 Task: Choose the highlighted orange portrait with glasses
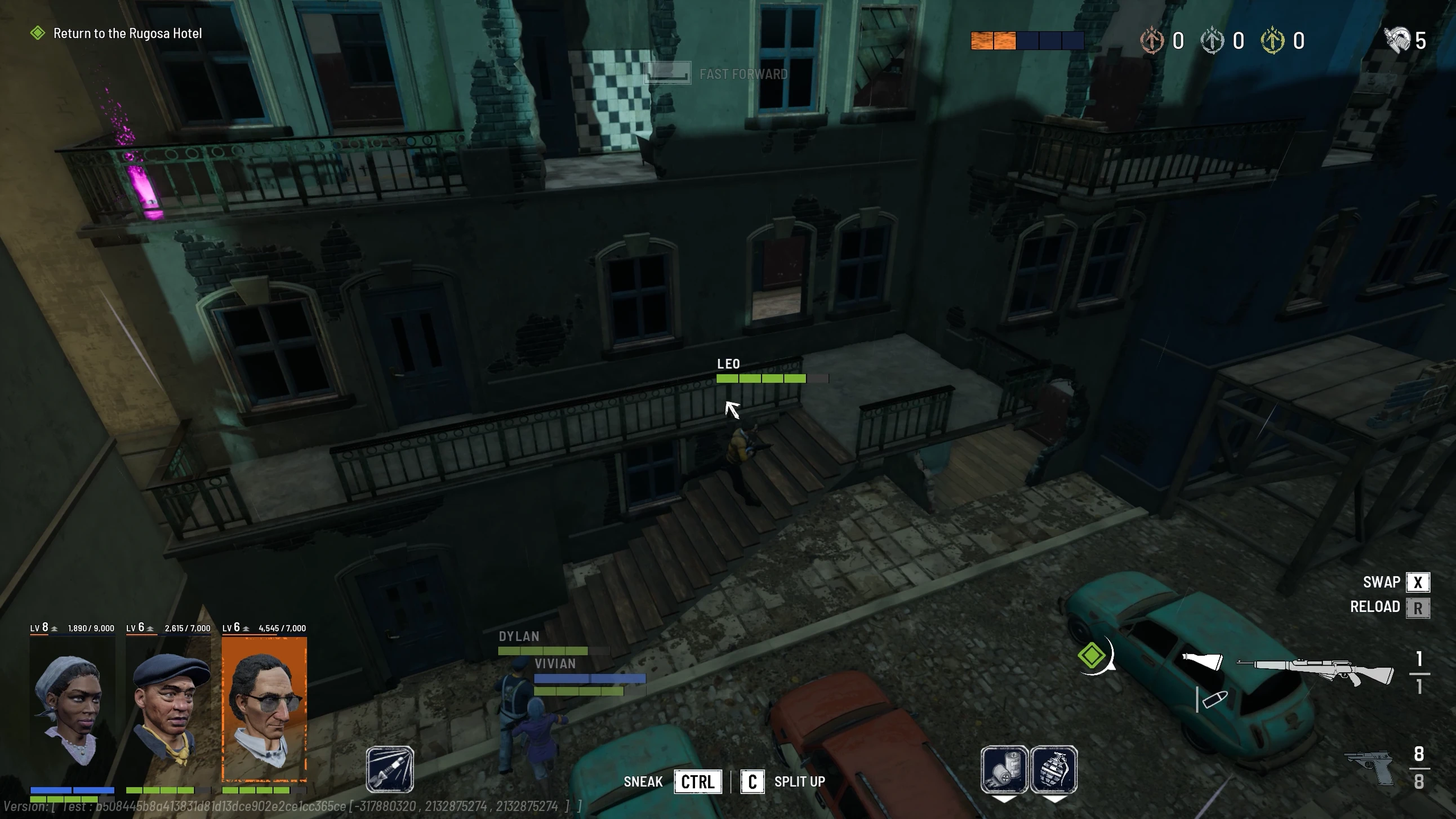[265, 709]
